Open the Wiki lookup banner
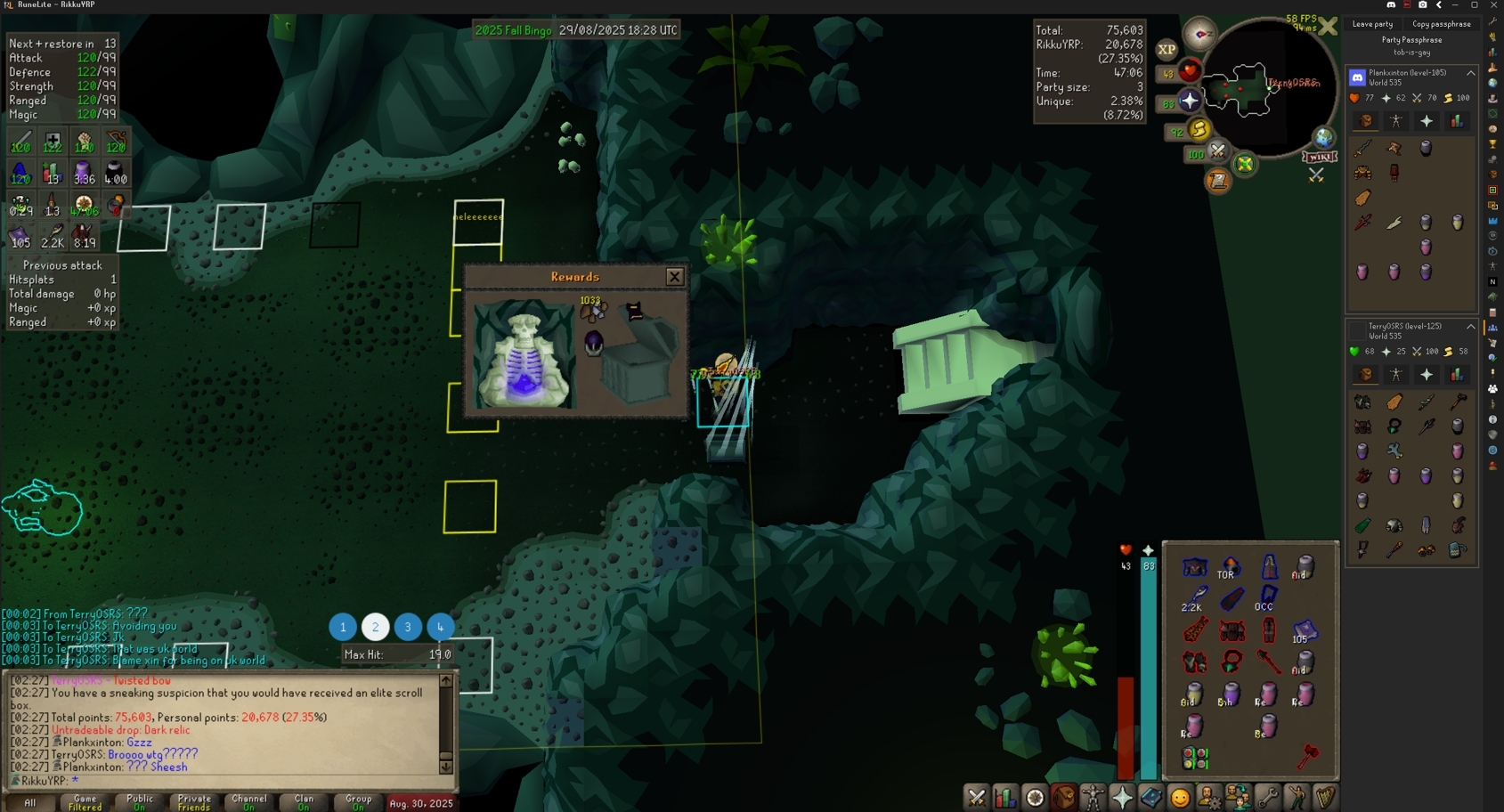Viewport: 1504px width, 812px height. tap(1319, 158)
